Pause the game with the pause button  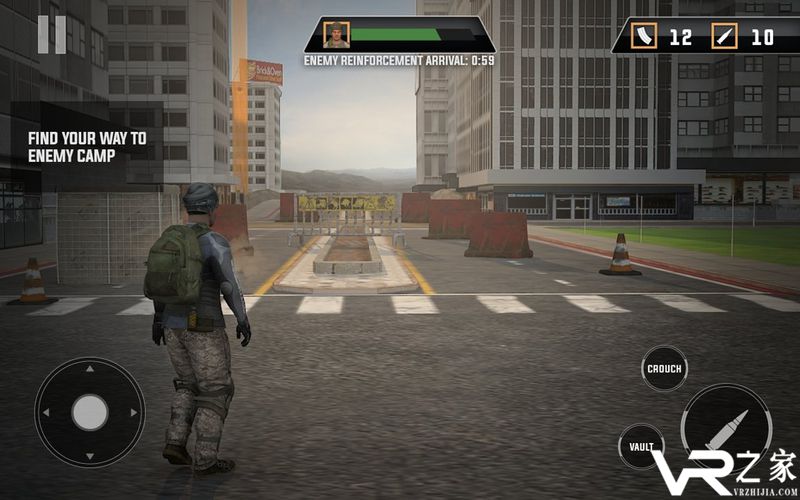coord(52,35)
